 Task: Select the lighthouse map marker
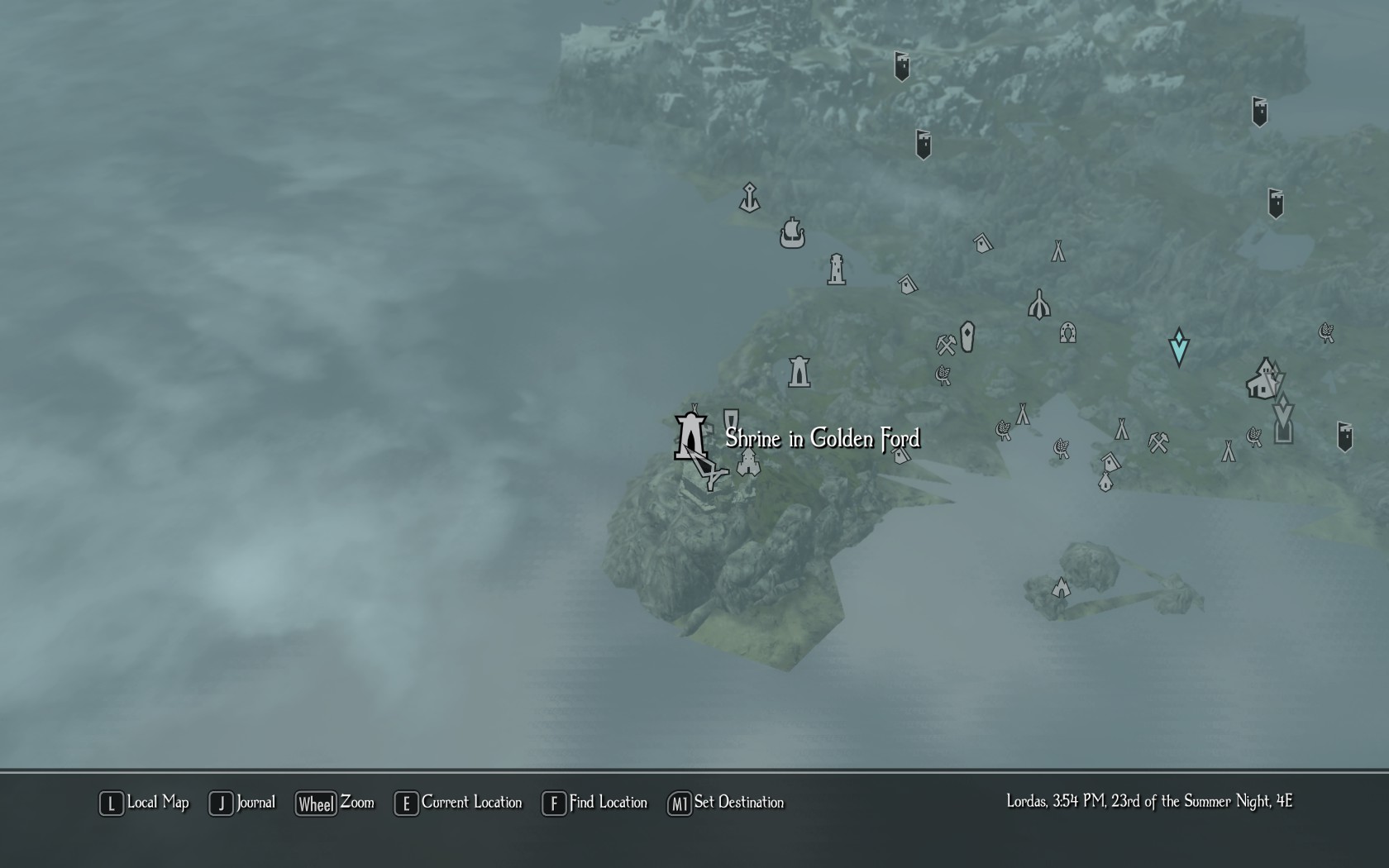[837, 269]
